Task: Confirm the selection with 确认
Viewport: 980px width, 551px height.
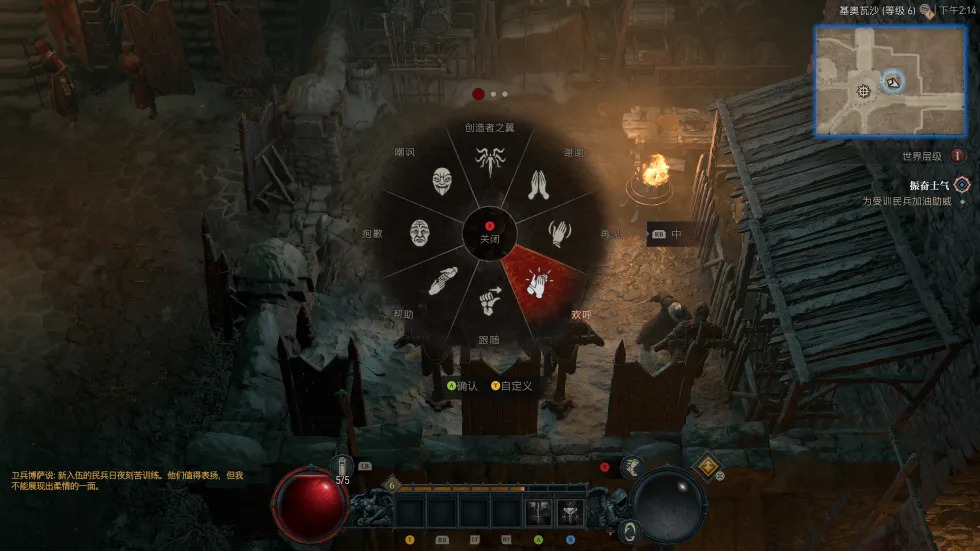Action: pos(463,386)
